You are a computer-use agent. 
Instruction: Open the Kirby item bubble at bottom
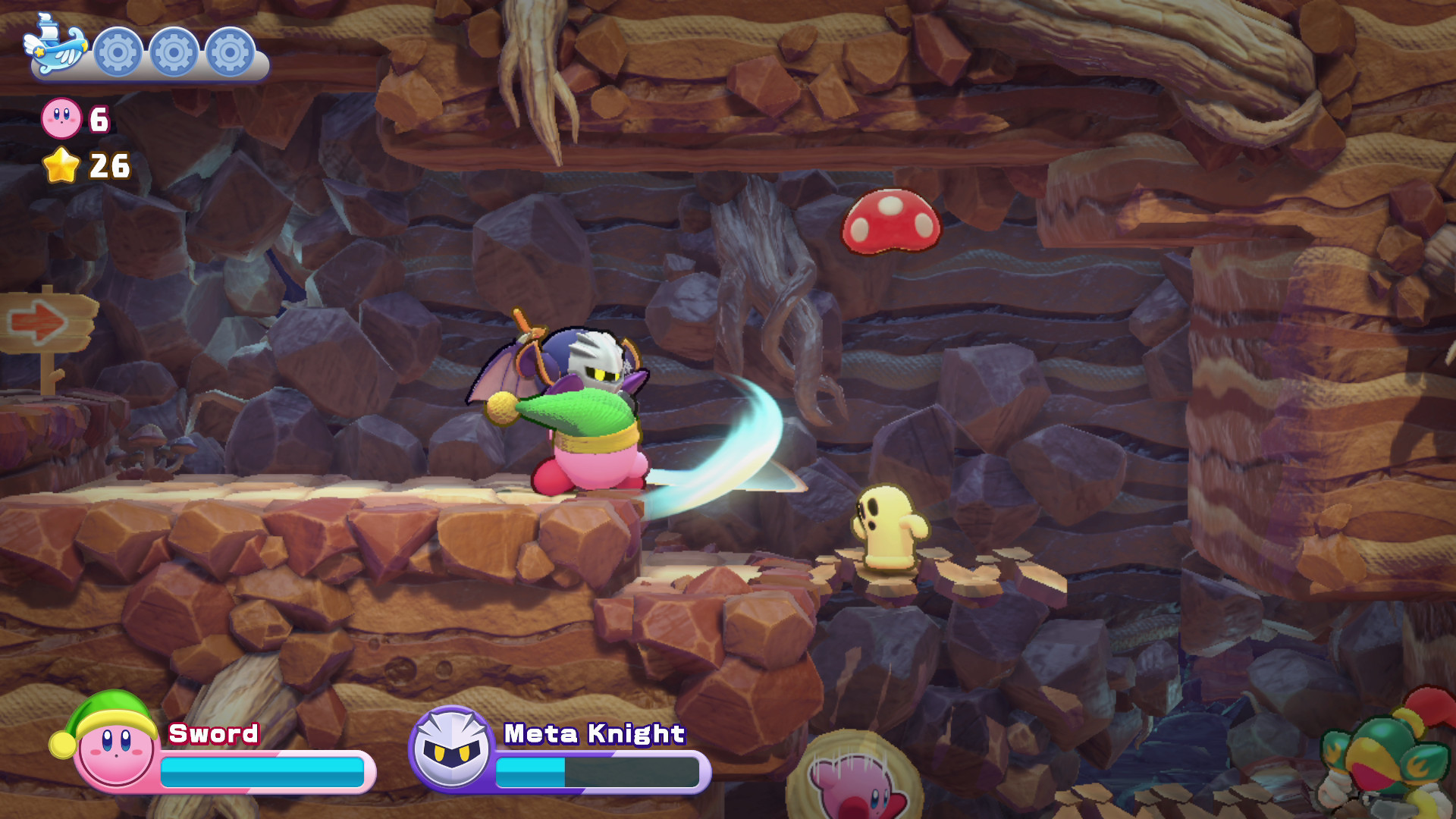855,781
